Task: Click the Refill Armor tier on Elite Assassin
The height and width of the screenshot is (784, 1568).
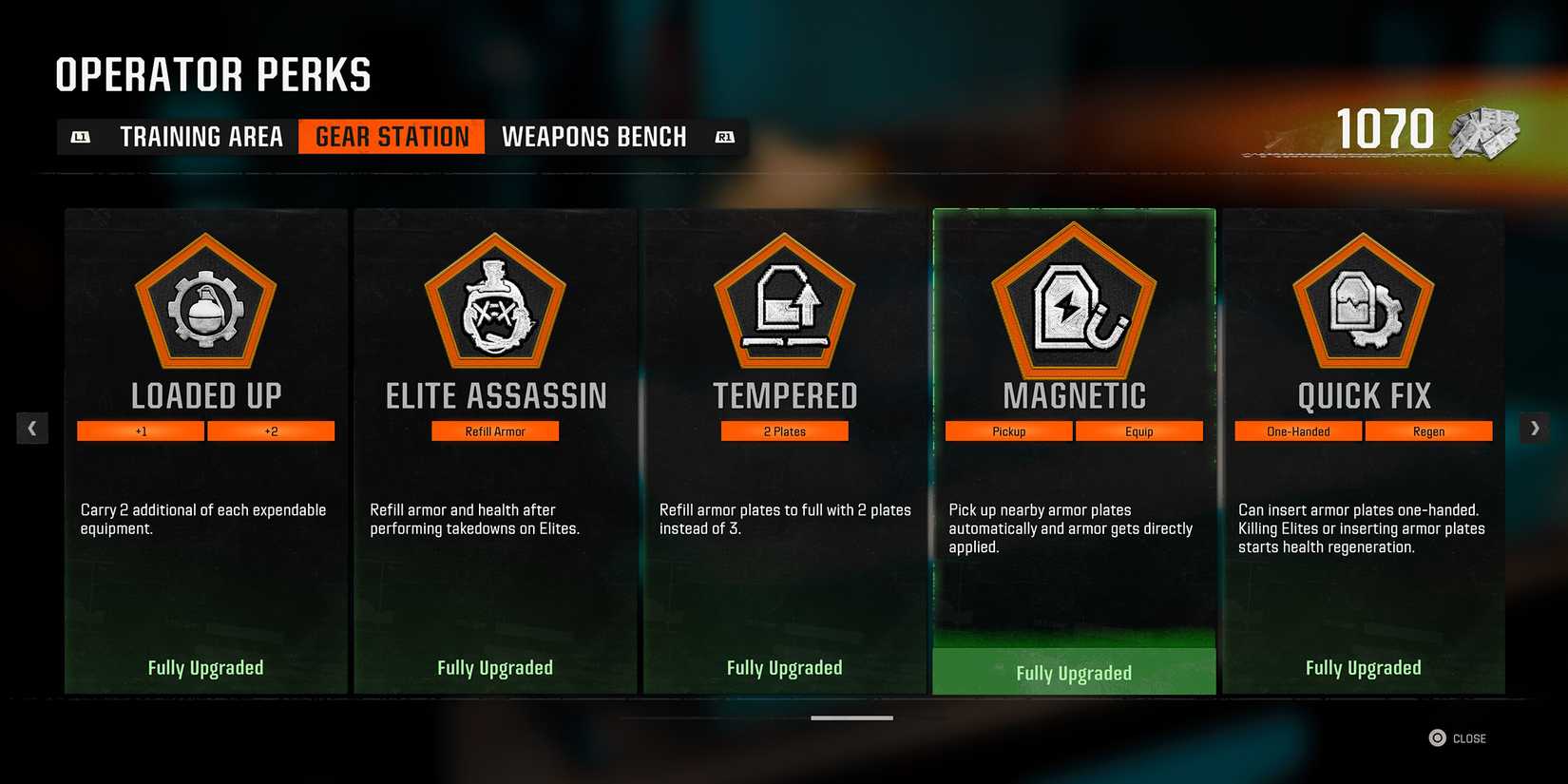Action: [x=494, y=430]
